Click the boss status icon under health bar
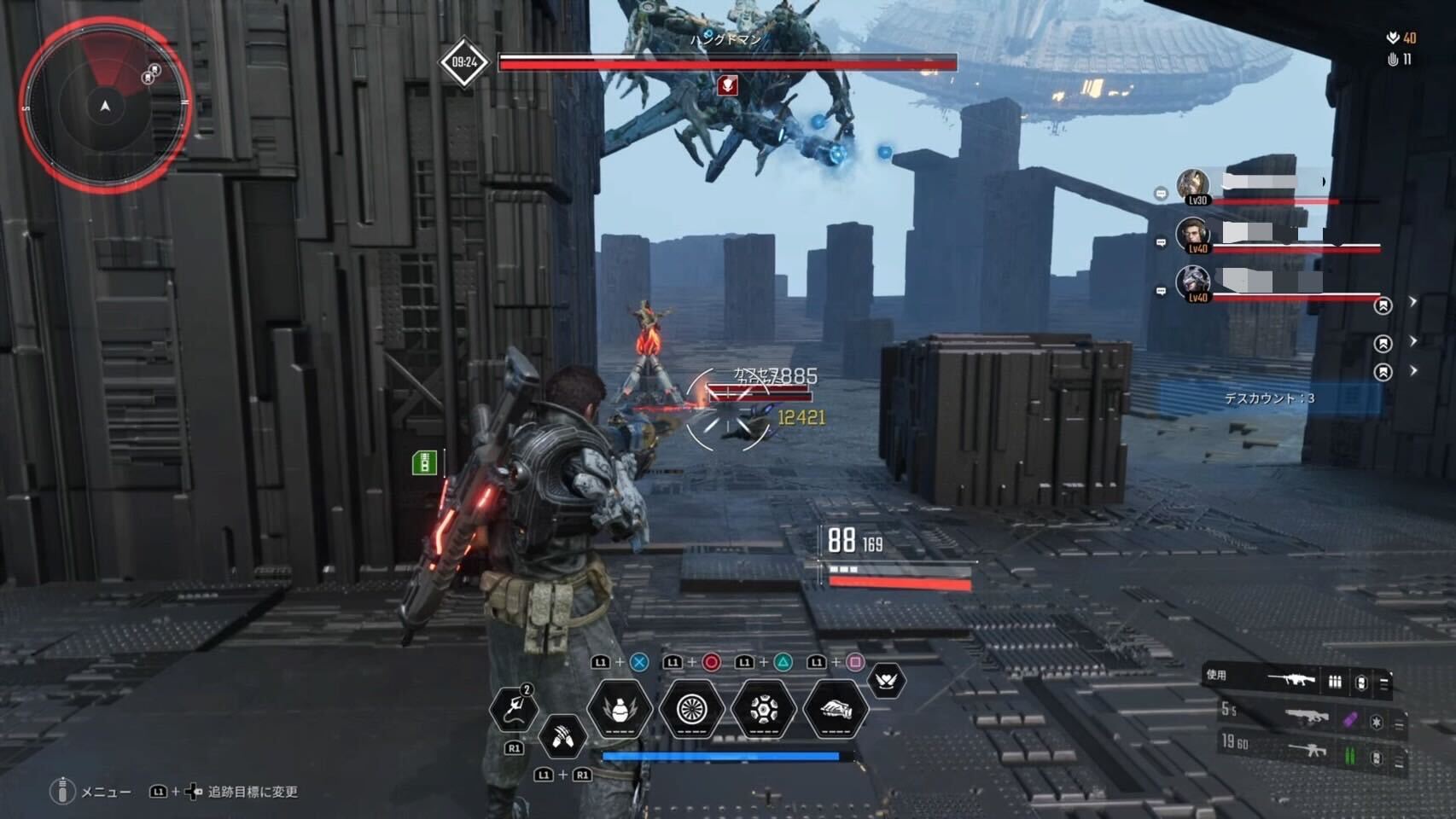1456x819 pixels. pos(727,84)
